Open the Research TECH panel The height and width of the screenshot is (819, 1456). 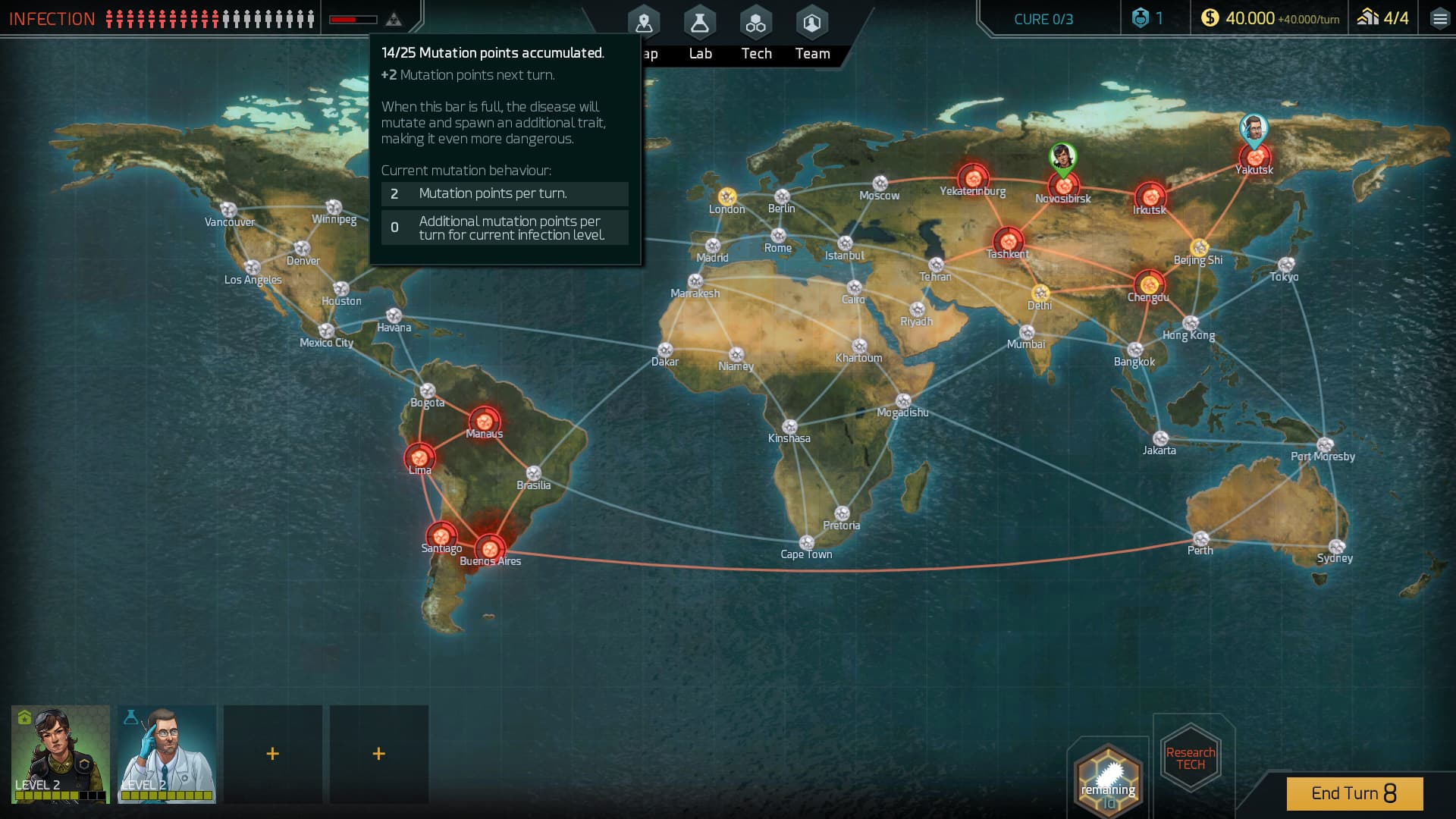pos(1190,758)
